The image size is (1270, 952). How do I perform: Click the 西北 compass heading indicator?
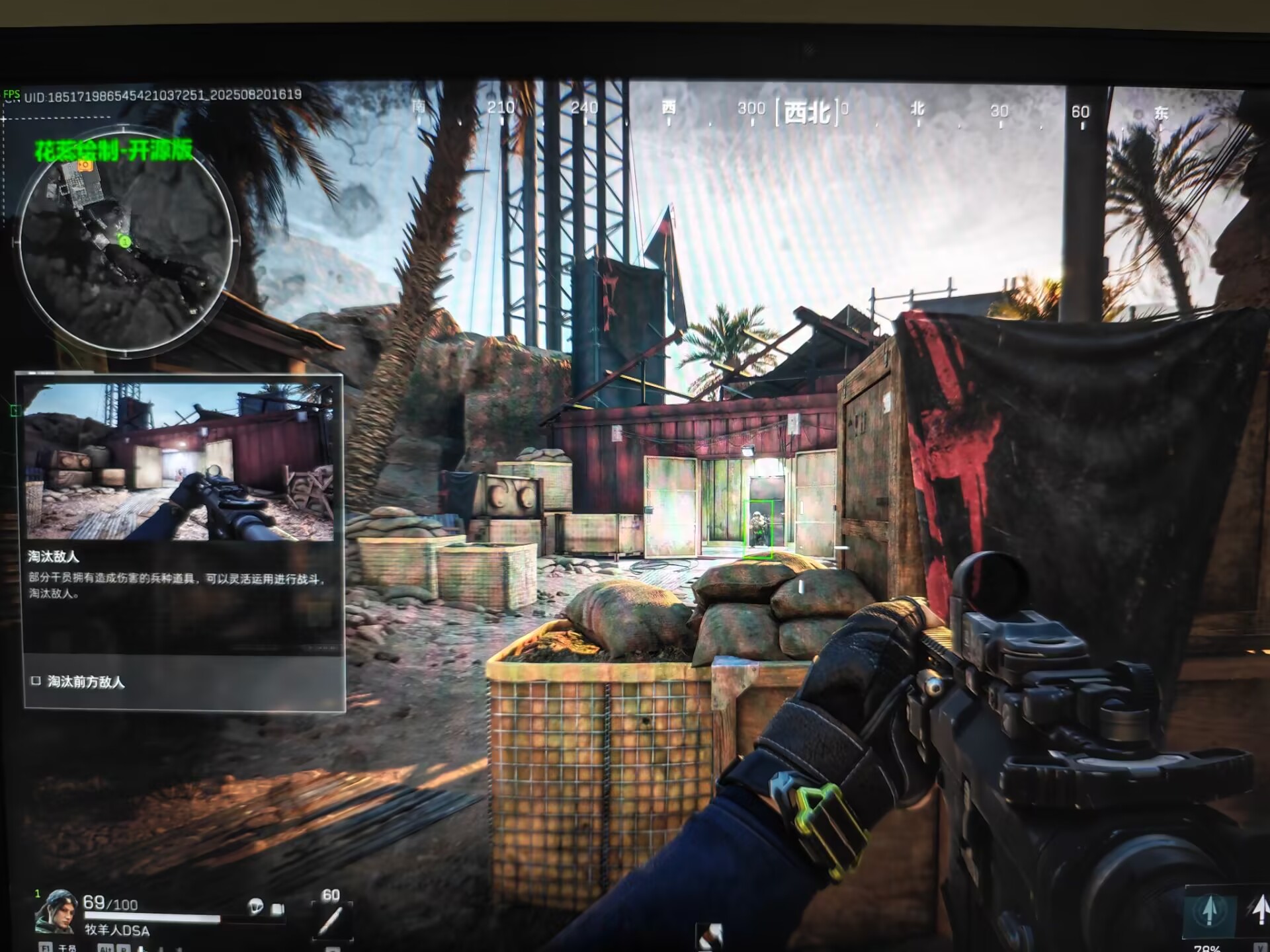tap(807, 112)
